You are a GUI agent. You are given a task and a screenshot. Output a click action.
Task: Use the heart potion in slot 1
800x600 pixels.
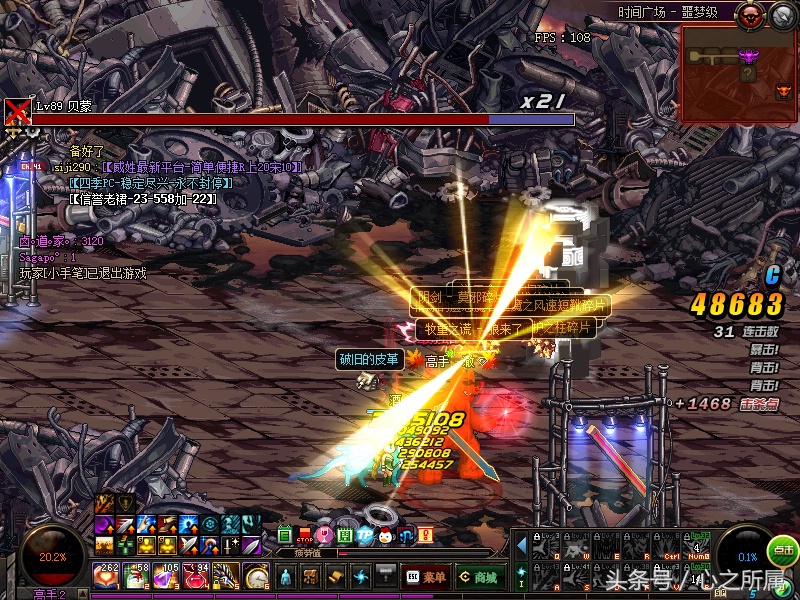click(105, 576)
